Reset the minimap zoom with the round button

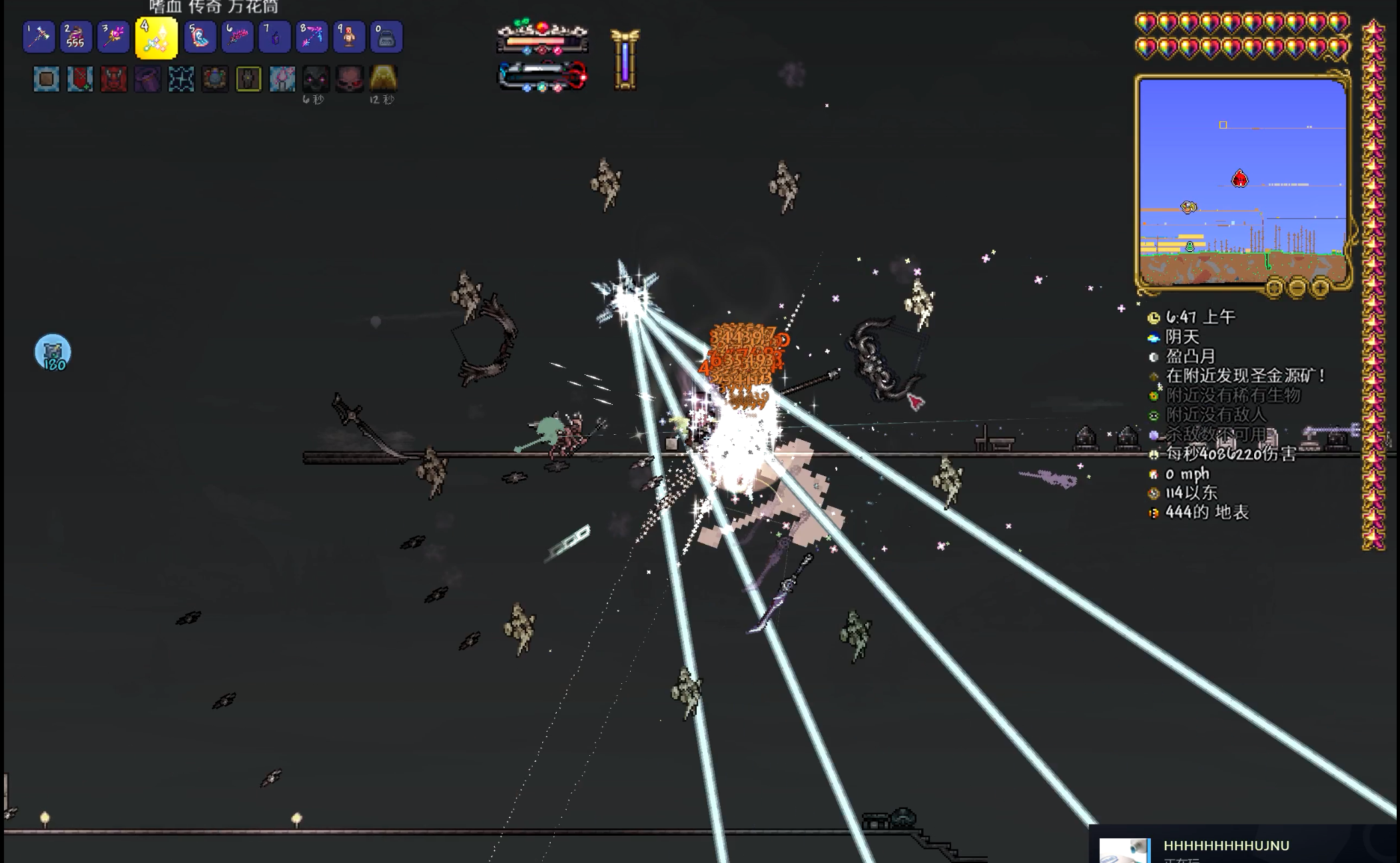[x=1273, y=288]
